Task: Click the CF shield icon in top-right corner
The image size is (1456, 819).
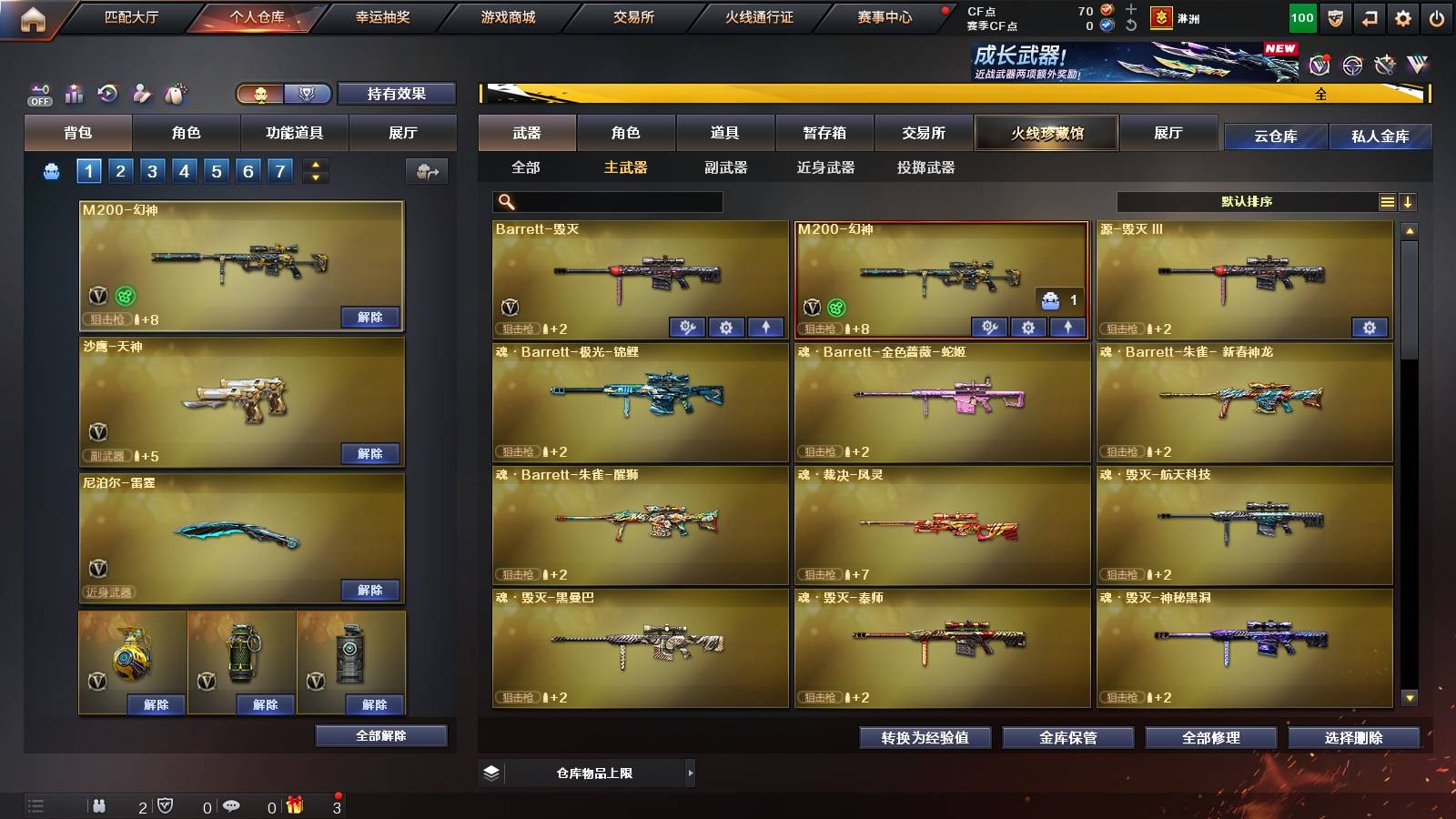Action: tap(1334, 18)
